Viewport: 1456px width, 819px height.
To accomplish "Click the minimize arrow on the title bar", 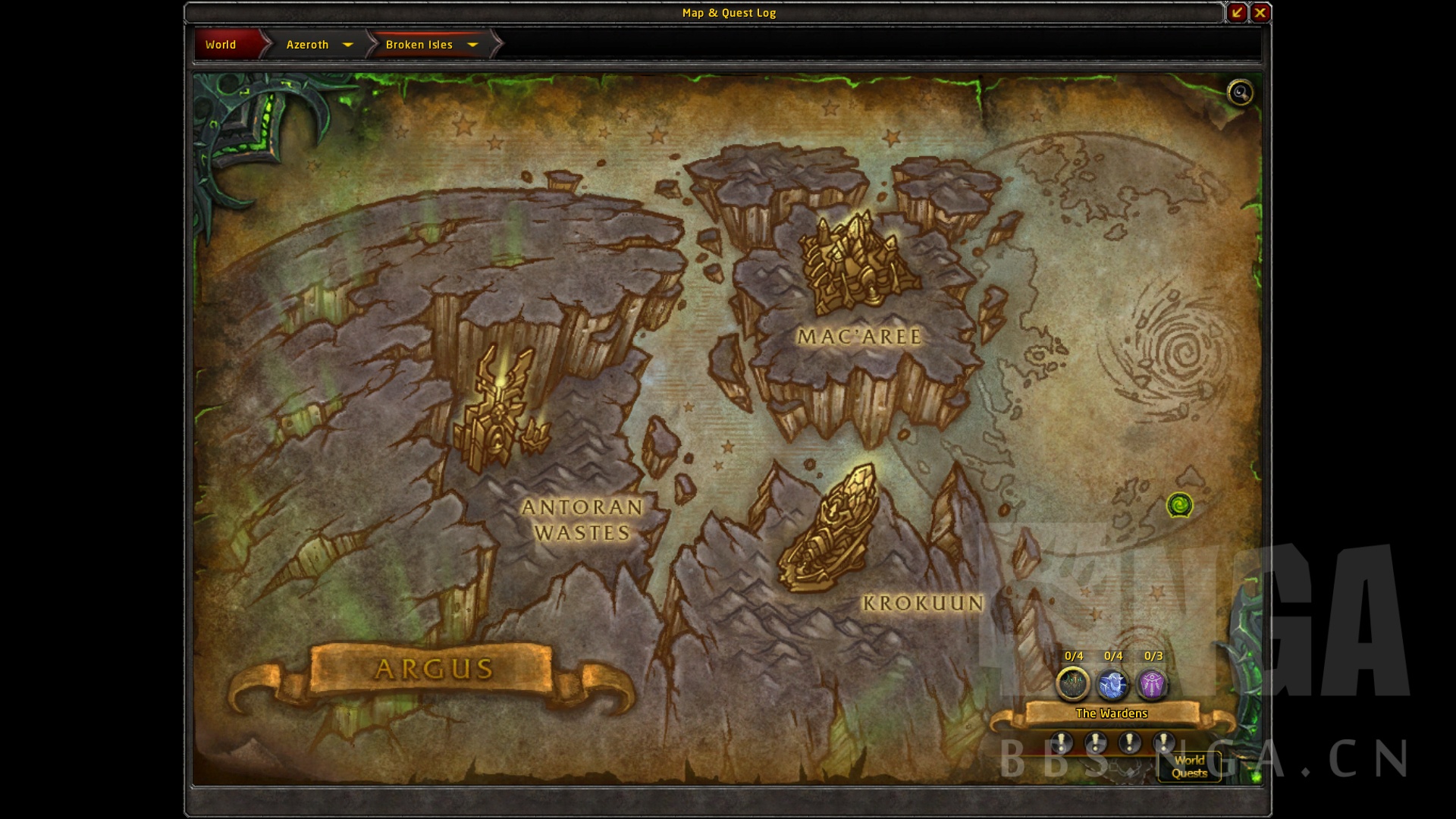I will (1238, 12).
